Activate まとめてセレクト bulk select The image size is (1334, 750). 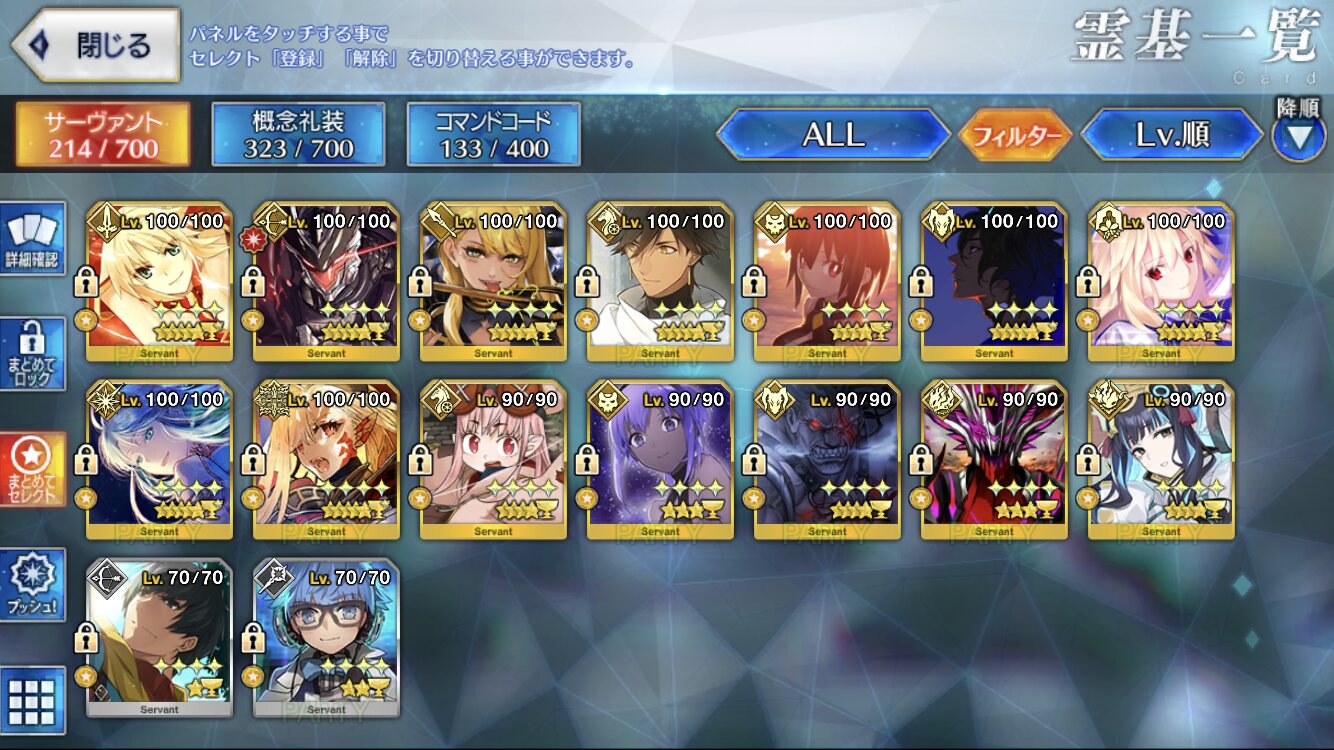click(x=33, y=470)
